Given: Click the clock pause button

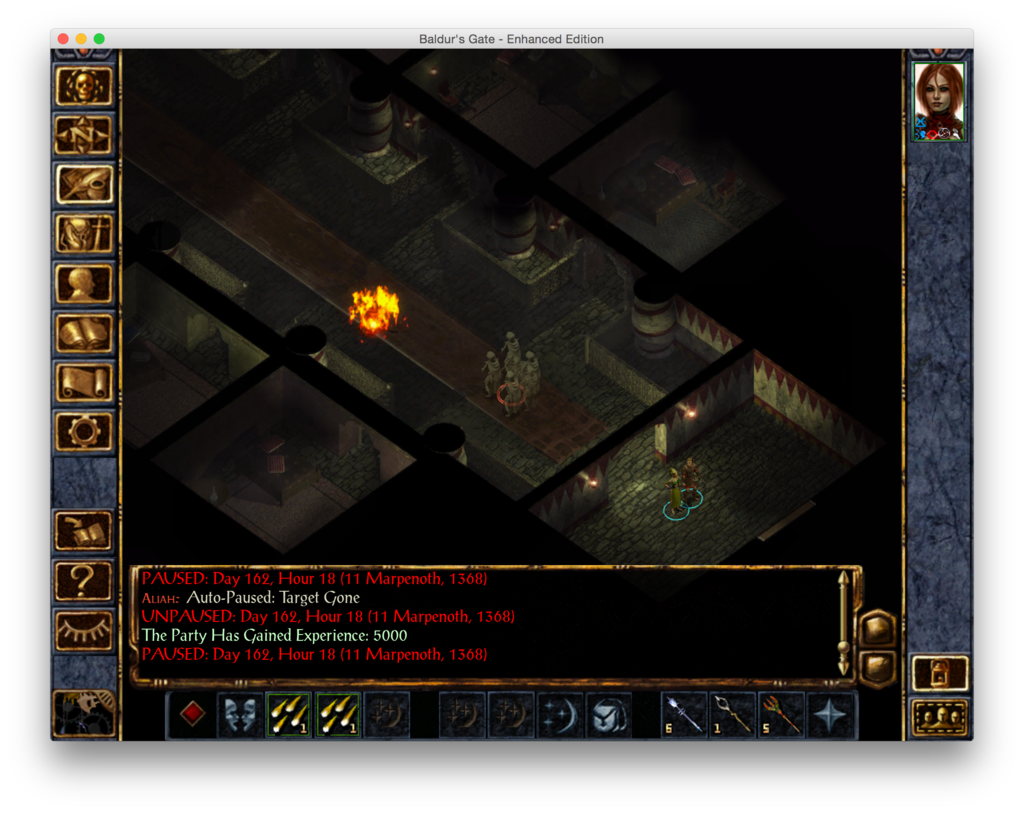Looking at the screenshot, I should tap(84, 712).
